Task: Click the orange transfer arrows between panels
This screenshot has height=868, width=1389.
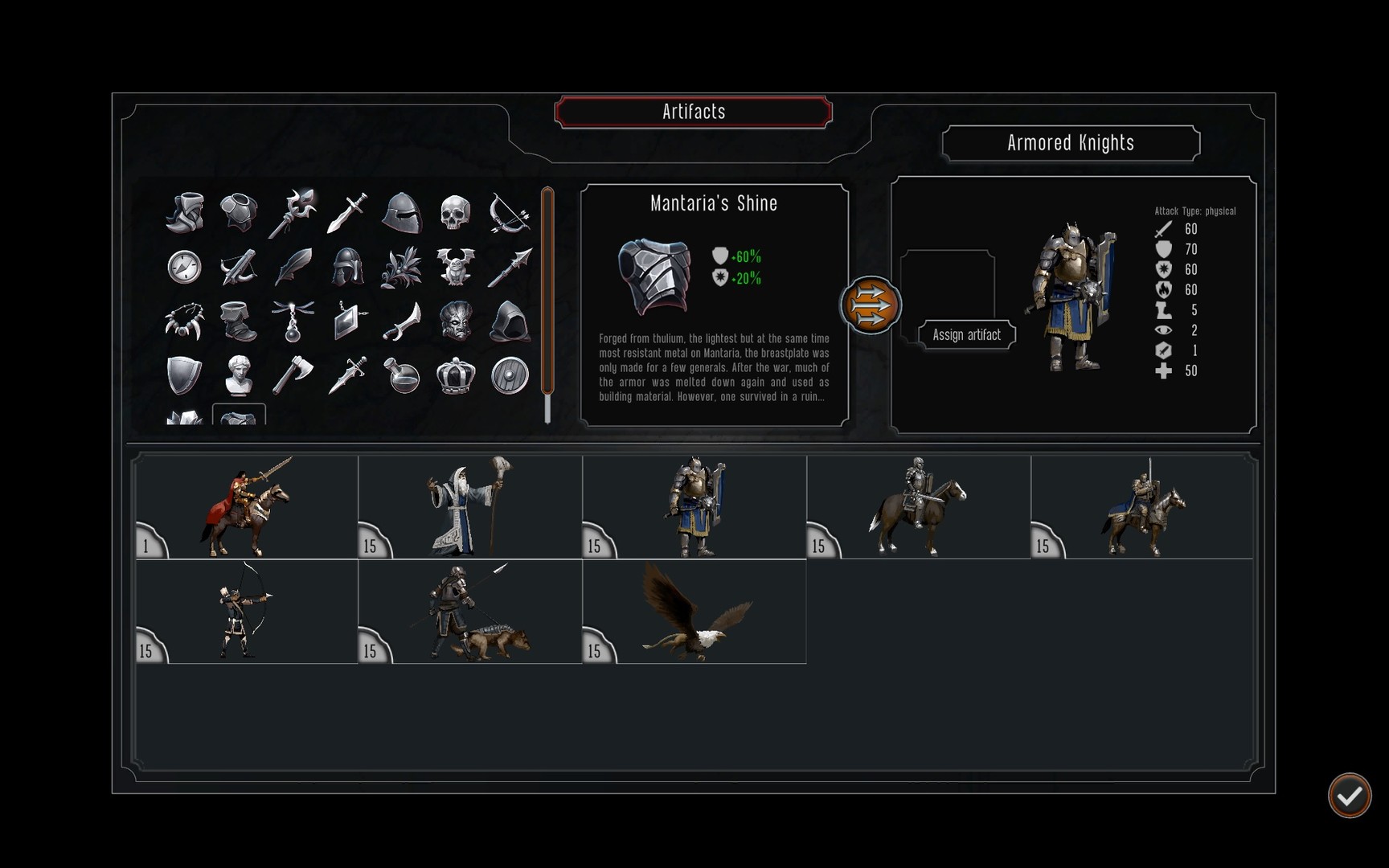Action: (x=872, y=305)
